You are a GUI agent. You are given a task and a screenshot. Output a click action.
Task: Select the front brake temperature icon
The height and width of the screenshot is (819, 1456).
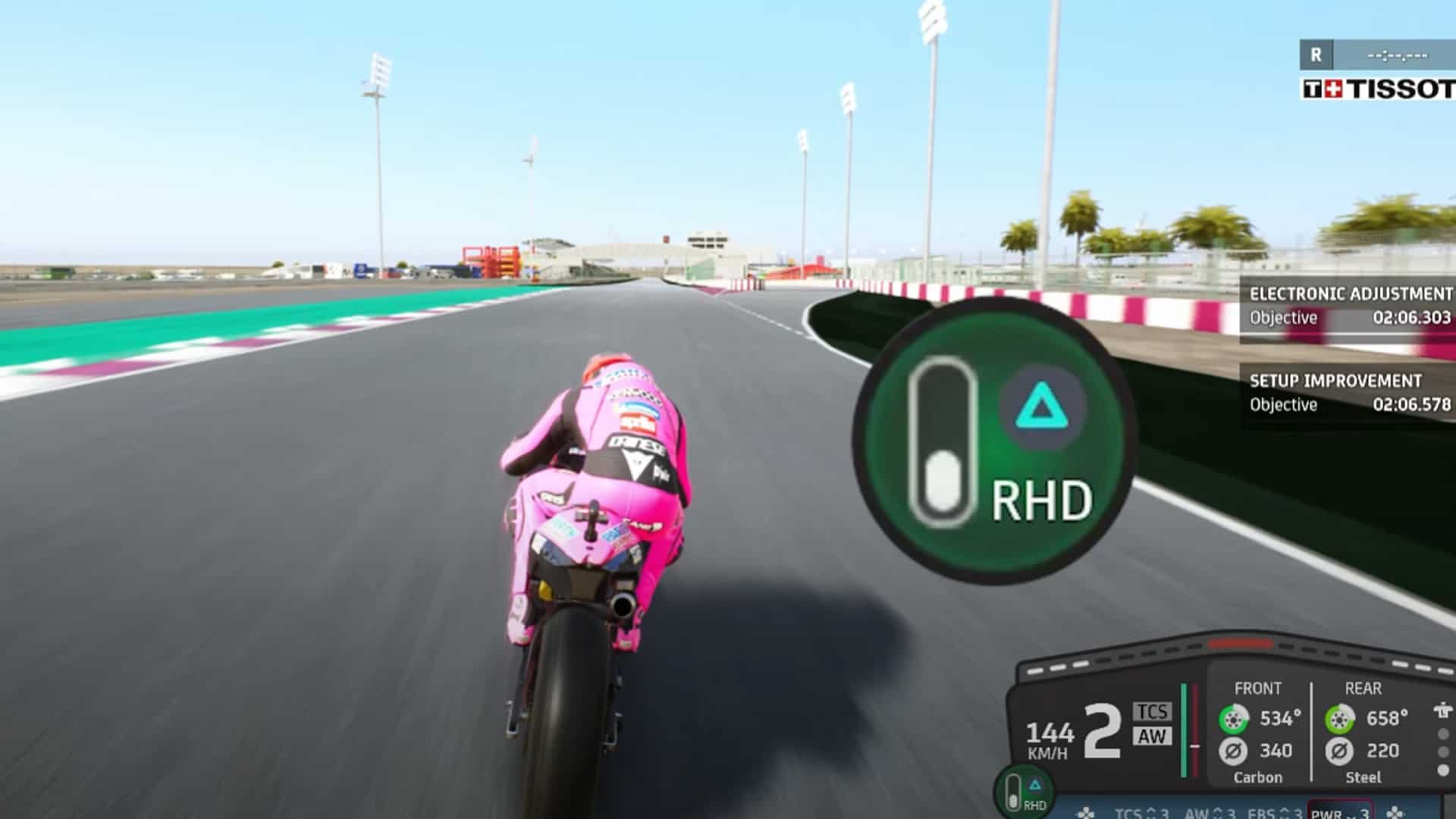[x=1234, y=717]
